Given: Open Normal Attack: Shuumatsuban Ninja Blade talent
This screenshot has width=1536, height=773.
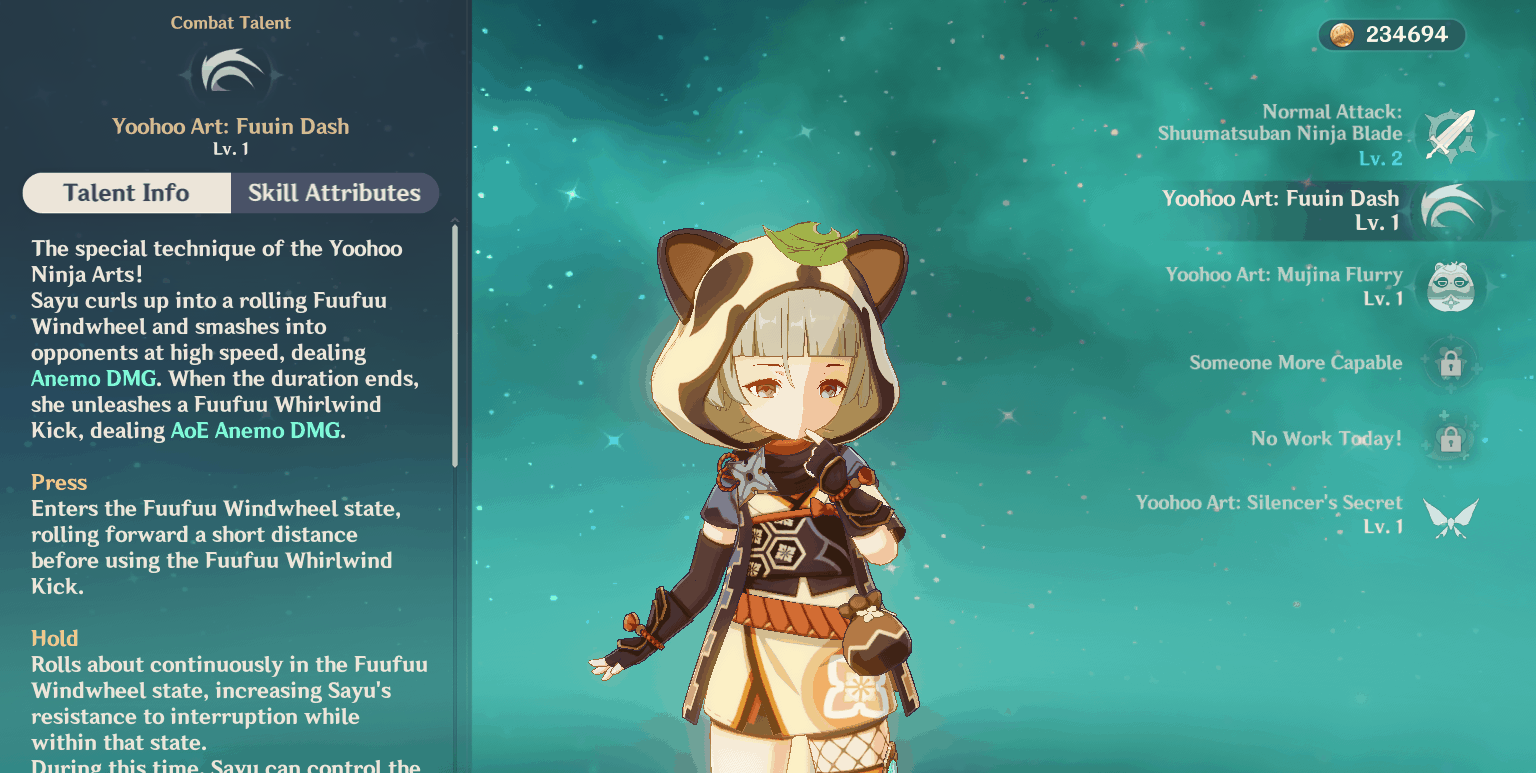Looking at the screenshot, I should click(1450, 134).
